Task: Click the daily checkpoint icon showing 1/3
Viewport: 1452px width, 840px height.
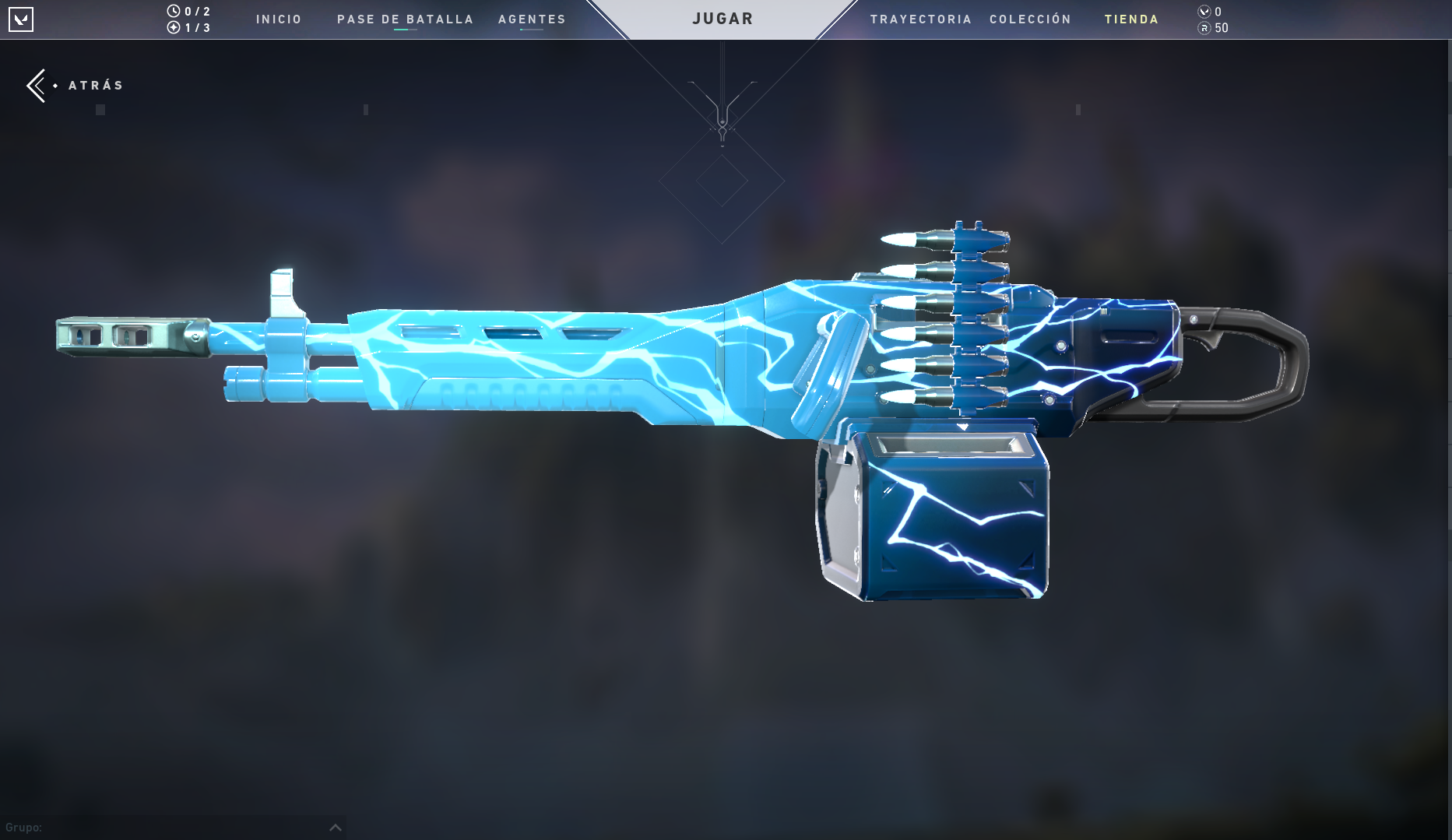Action: point(175,27)
